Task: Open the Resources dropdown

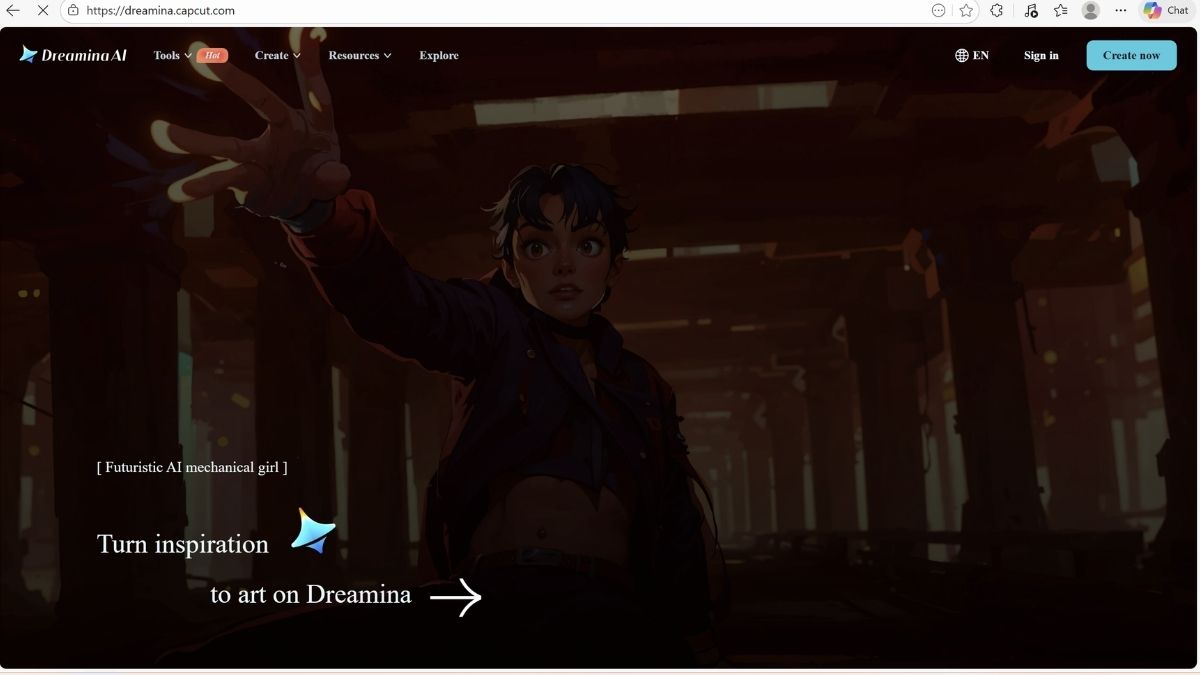Action: [x=359, y=56]
